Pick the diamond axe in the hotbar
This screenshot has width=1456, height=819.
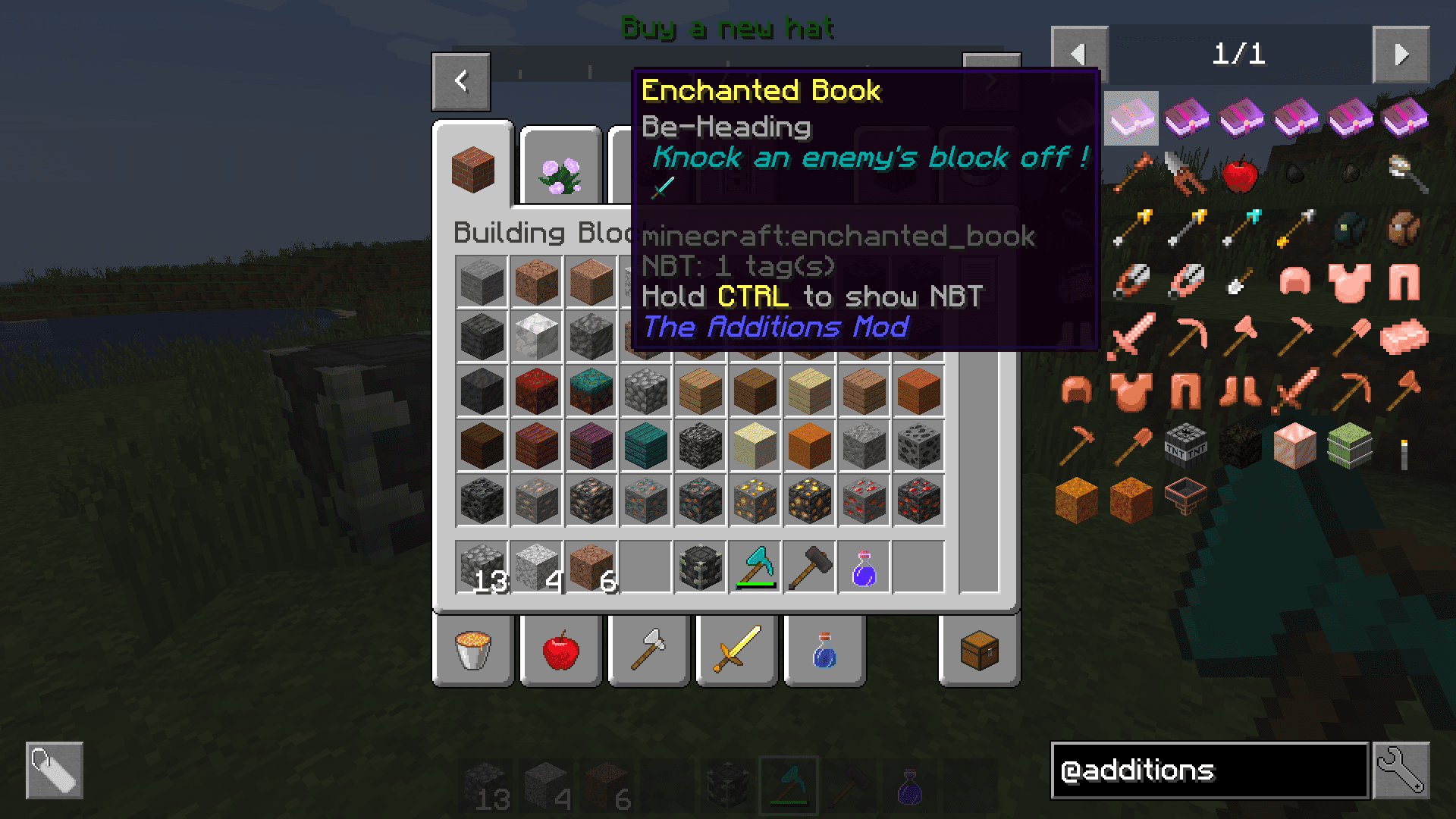click(x=755, y=567)
